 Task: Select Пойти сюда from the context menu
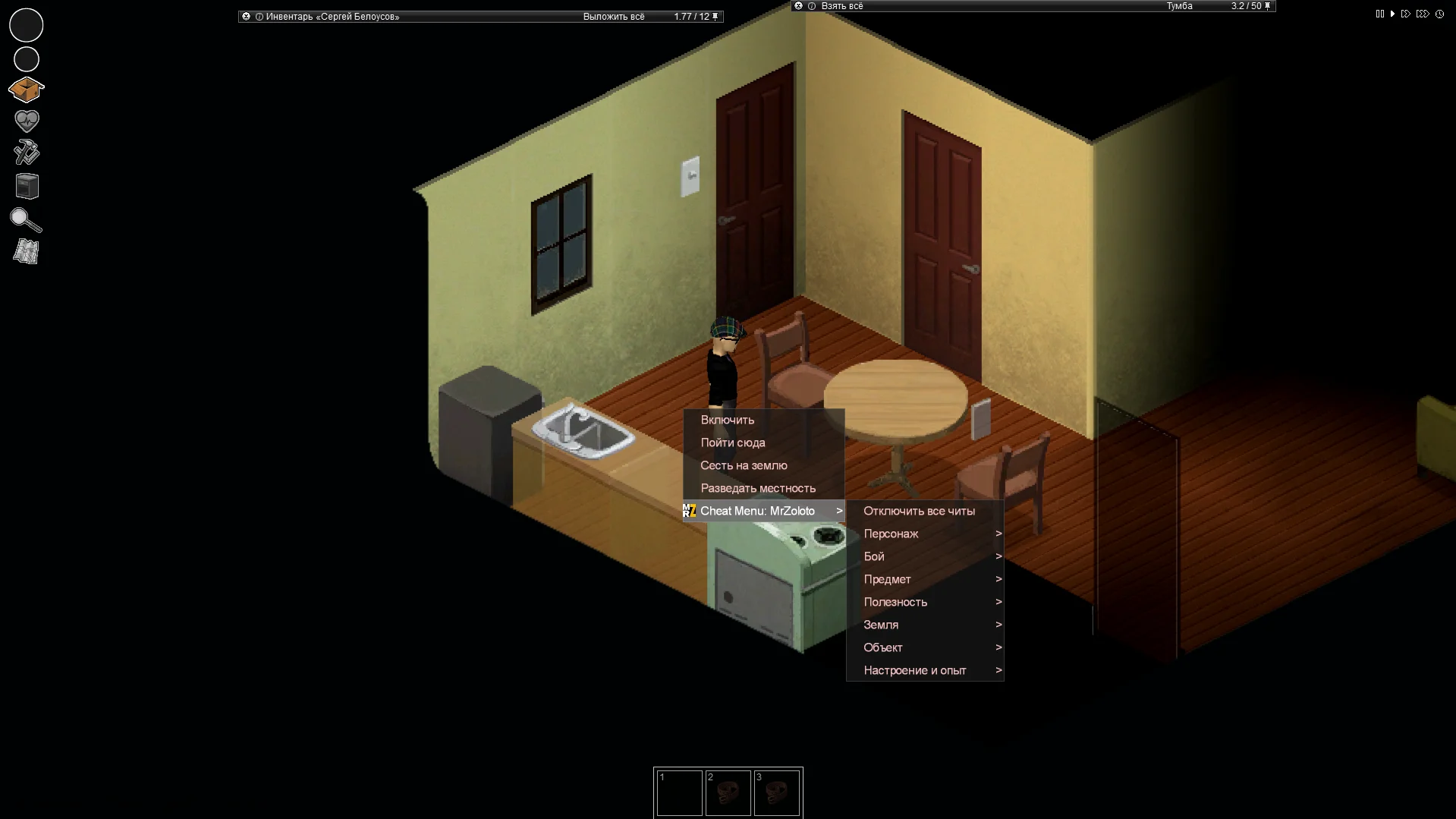pos(733,443)
